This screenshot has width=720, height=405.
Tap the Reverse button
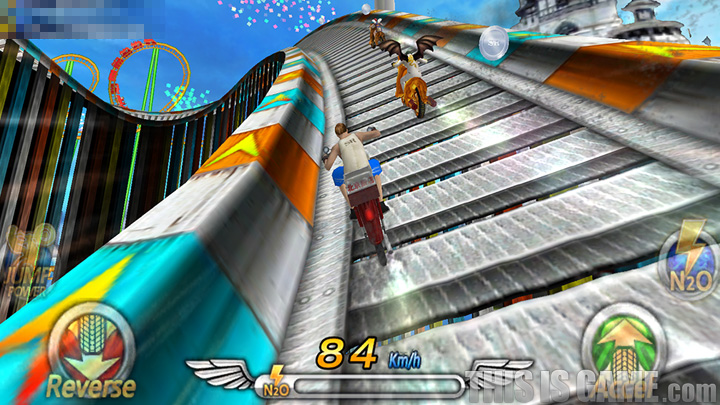pyautogui.click(x=90, y=348)
